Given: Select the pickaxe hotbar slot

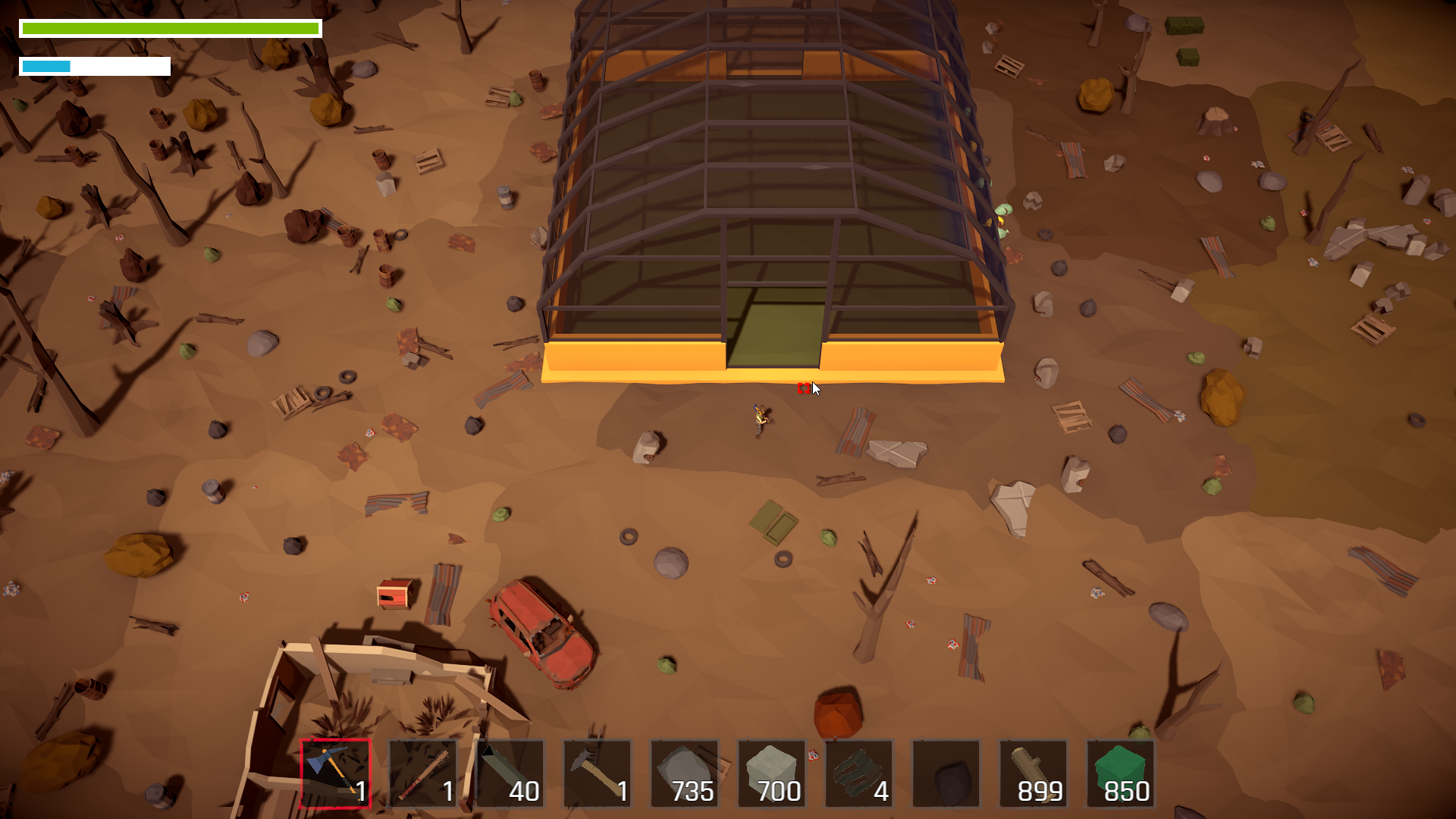Looking at the screenshot, I should (335, 773).
